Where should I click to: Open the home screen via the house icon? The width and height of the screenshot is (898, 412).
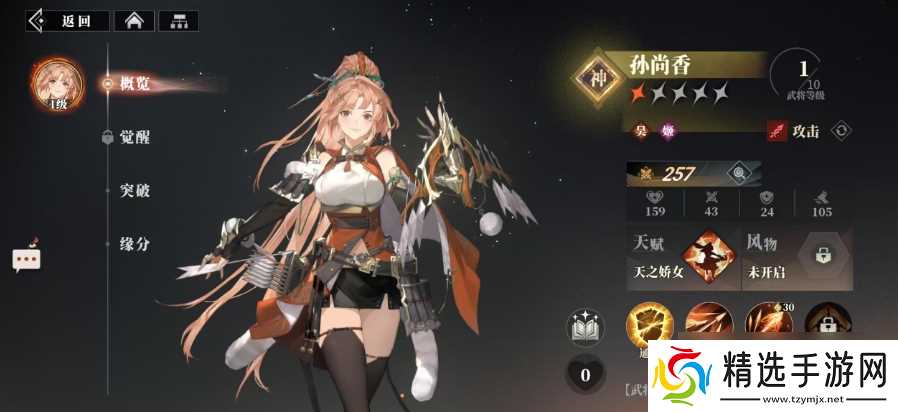click(133, 20)
